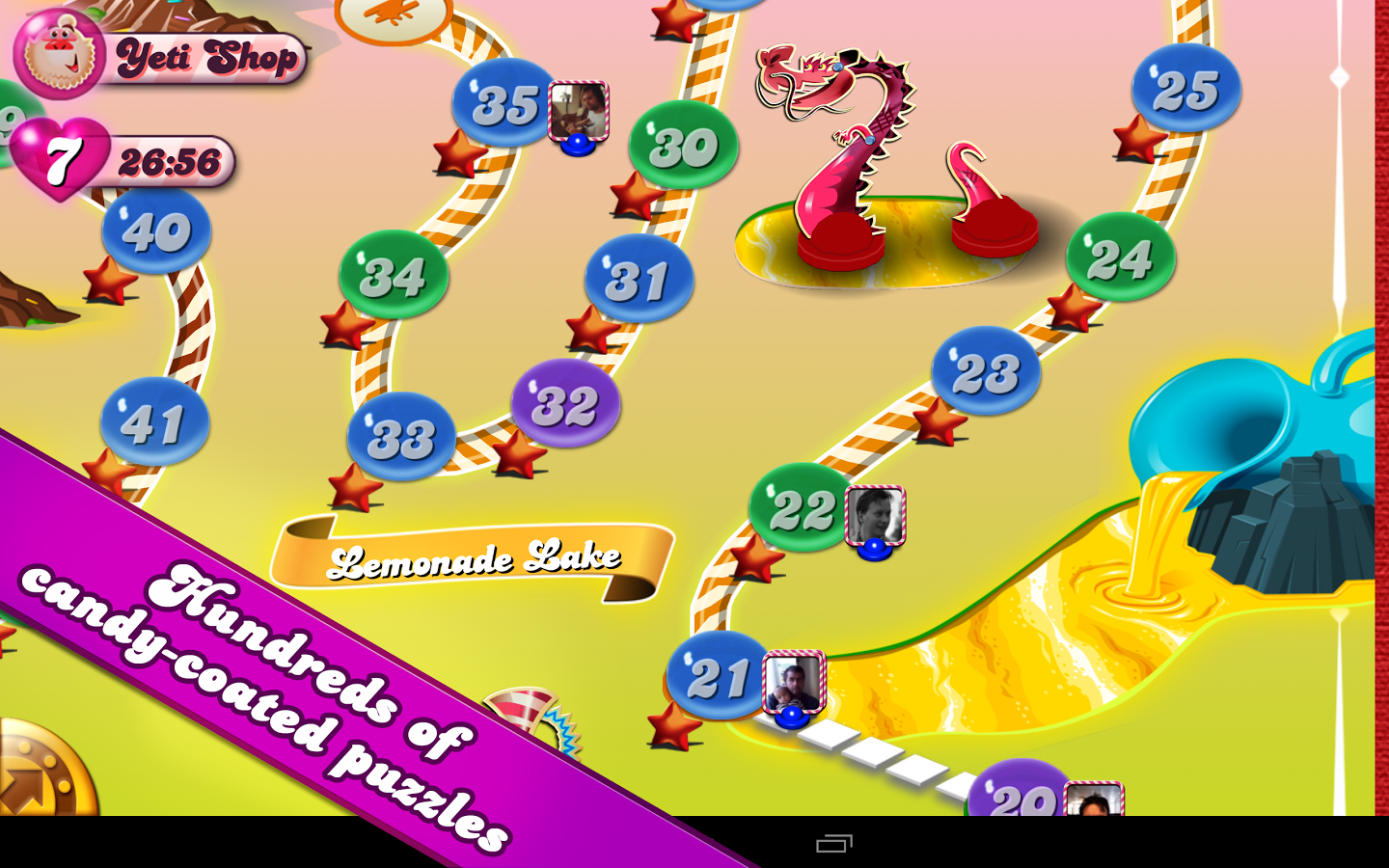Click the heart lives counter

(60, 159)
